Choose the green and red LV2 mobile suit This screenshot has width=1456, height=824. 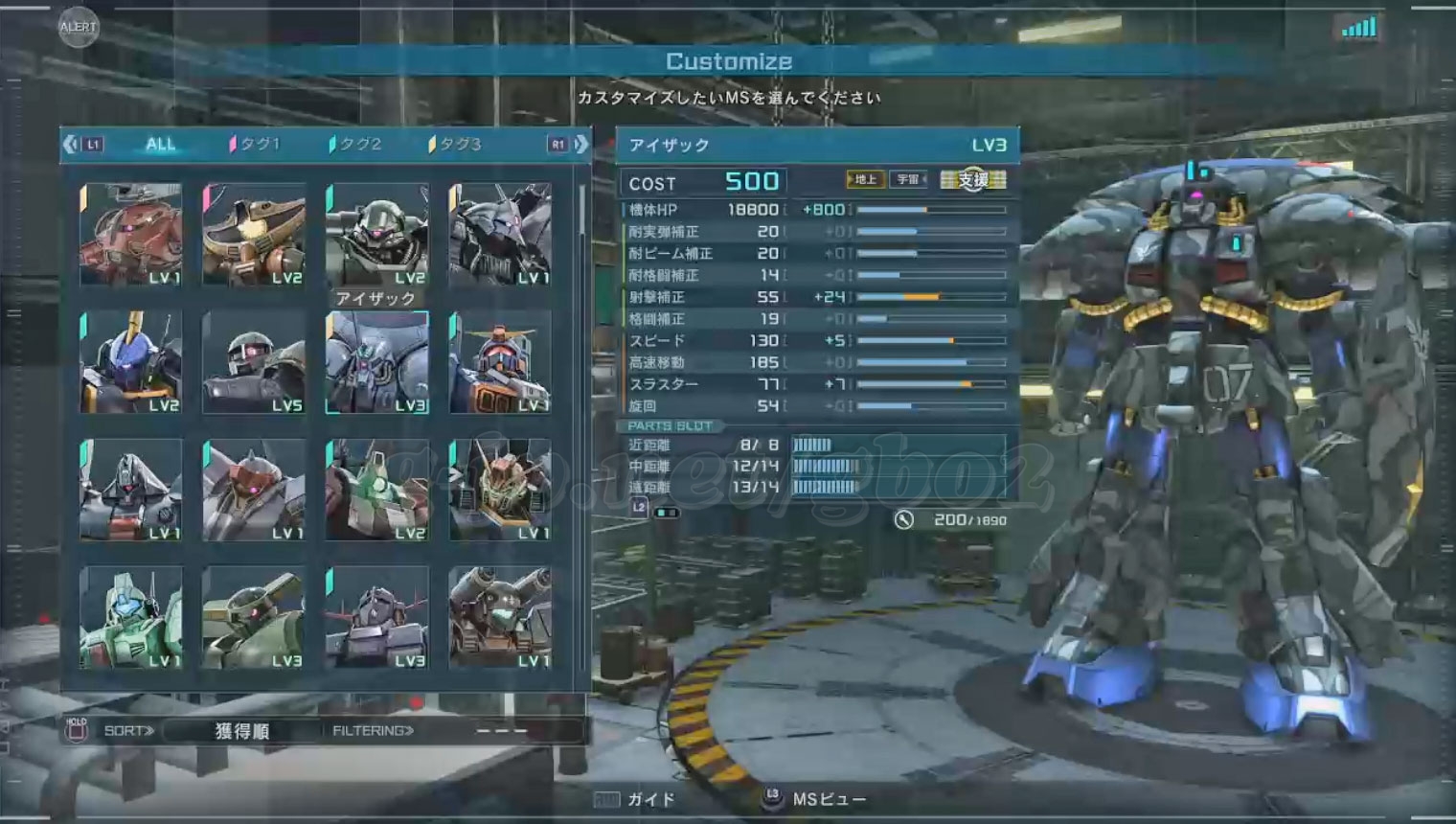(376, 490)
